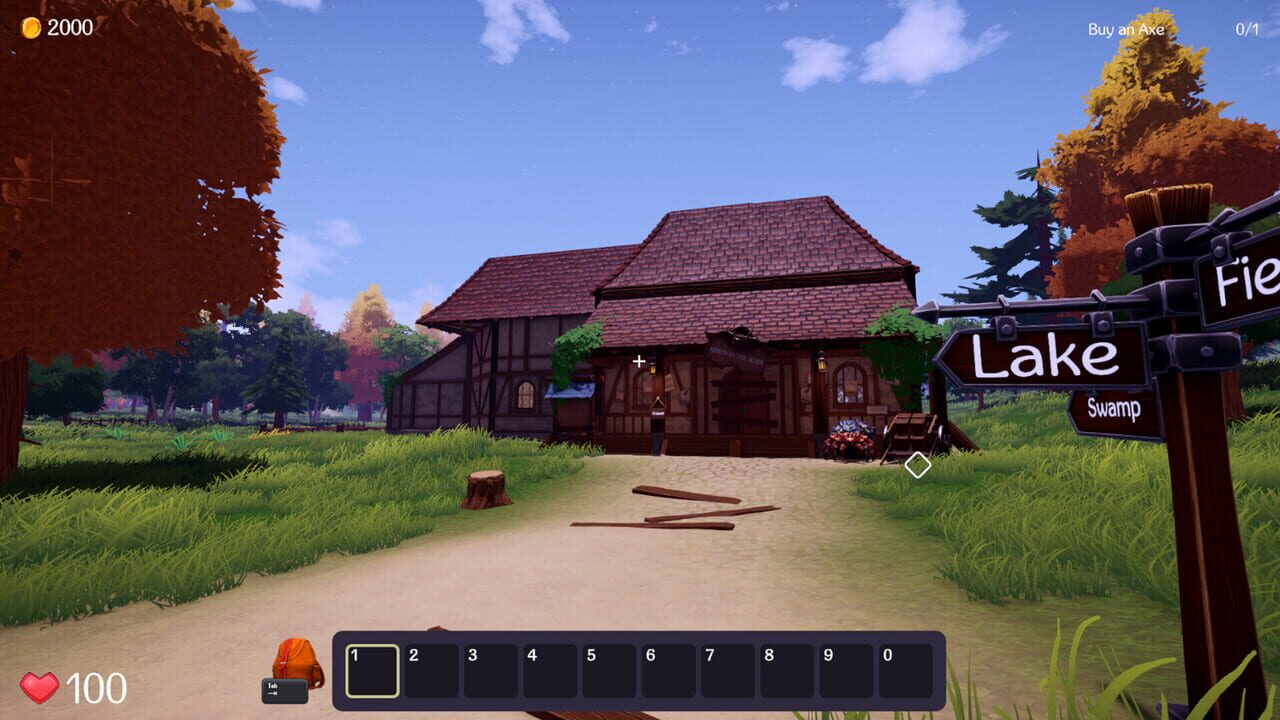Click the diamond quest waypoint marker on the path

(916, 463)
